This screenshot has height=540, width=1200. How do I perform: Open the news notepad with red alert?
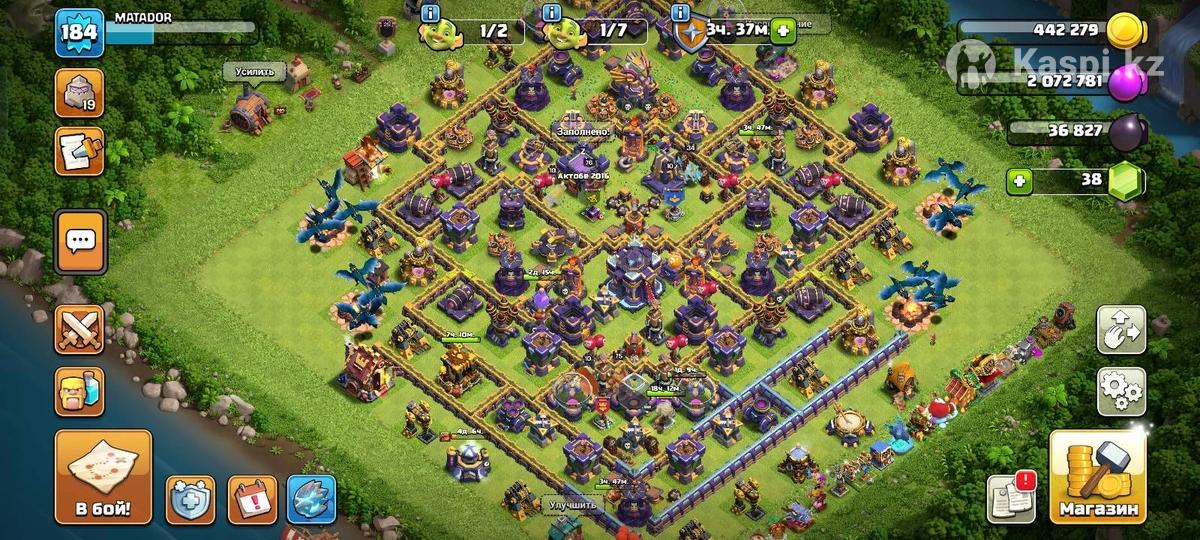[x=1011, y=497]
